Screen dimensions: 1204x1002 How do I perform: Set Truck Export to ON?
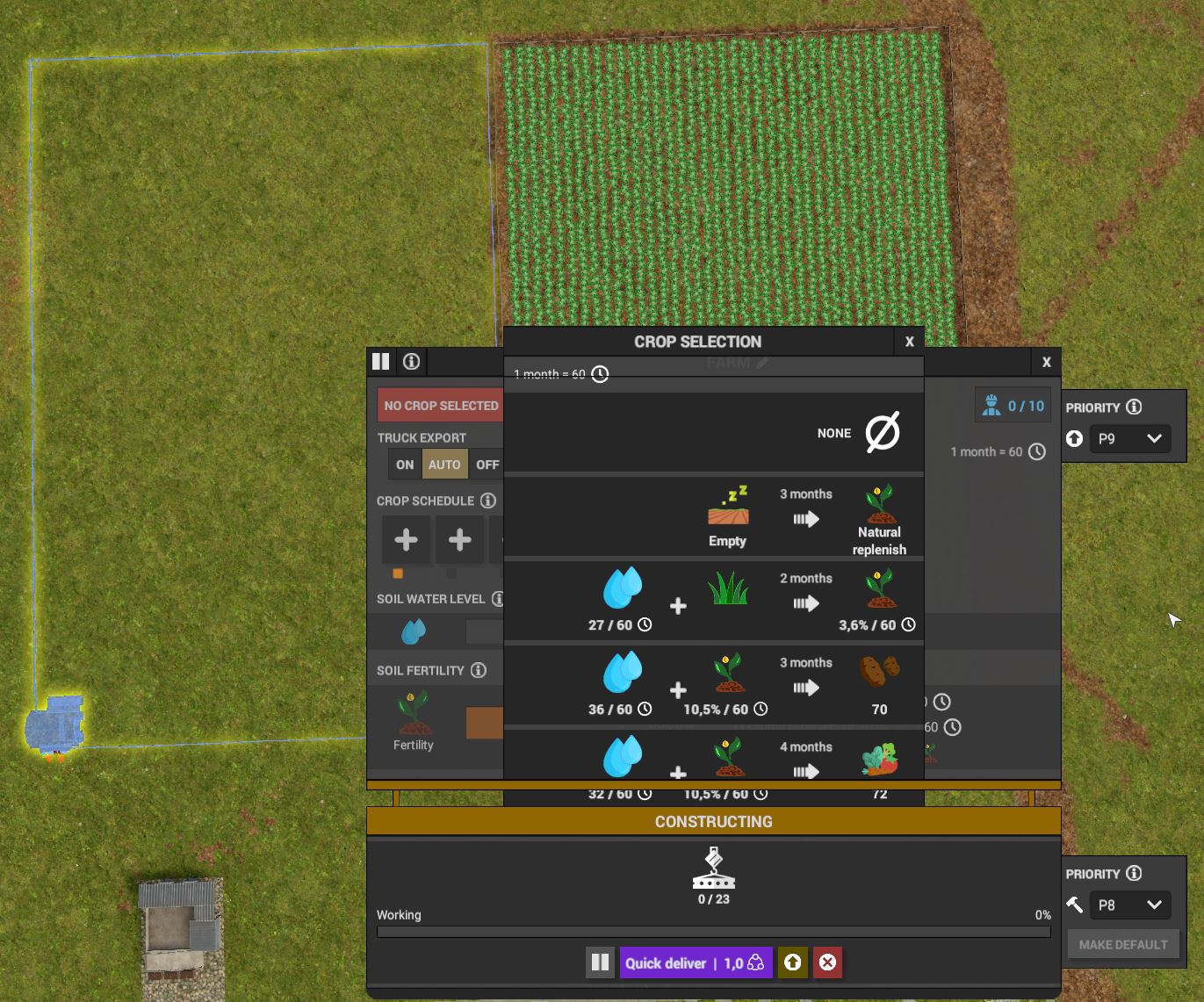[x=404, y=464]
